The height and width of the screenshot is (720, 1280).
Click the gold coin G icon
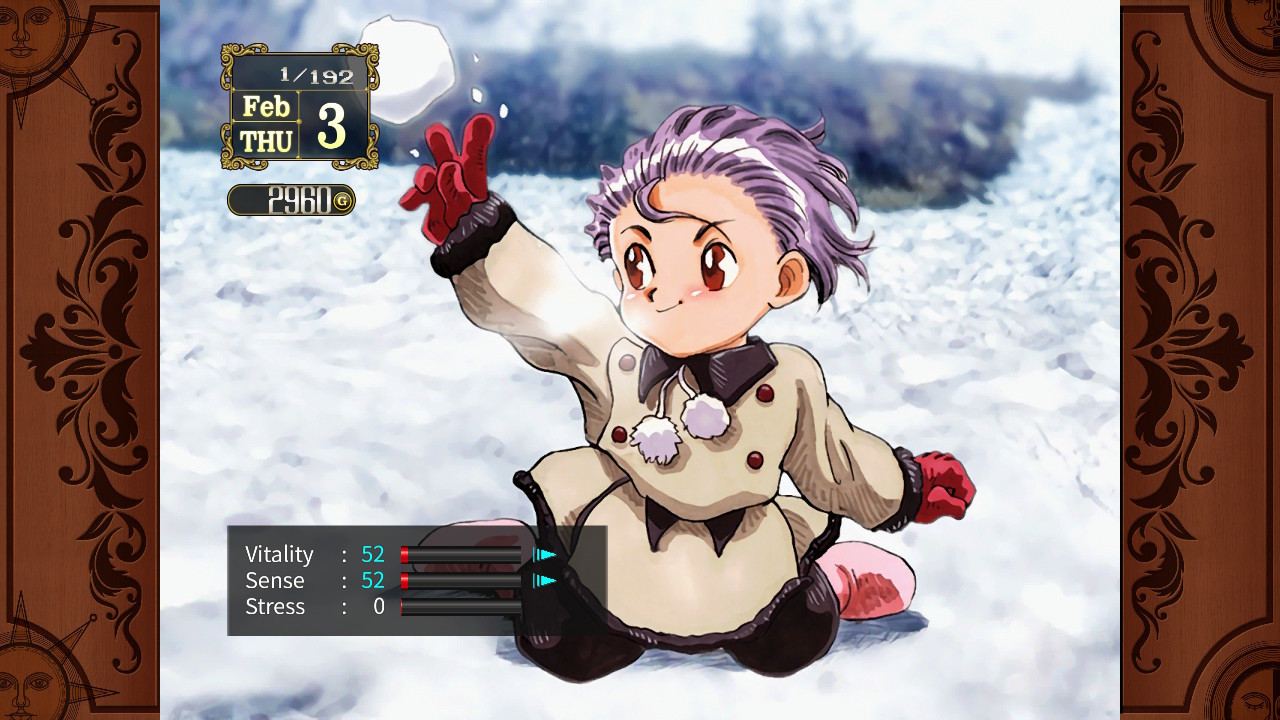coord(345,200)
